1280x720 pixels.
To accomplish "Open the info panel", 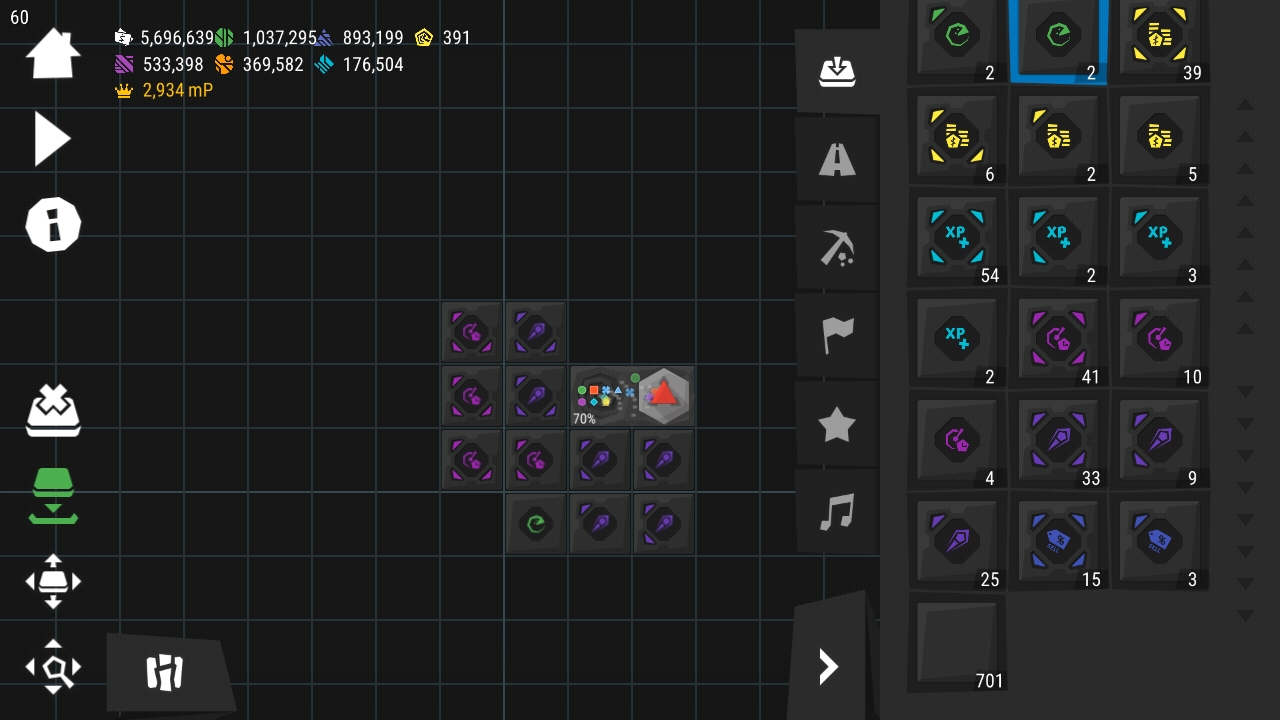I will (x=52, y=224).
